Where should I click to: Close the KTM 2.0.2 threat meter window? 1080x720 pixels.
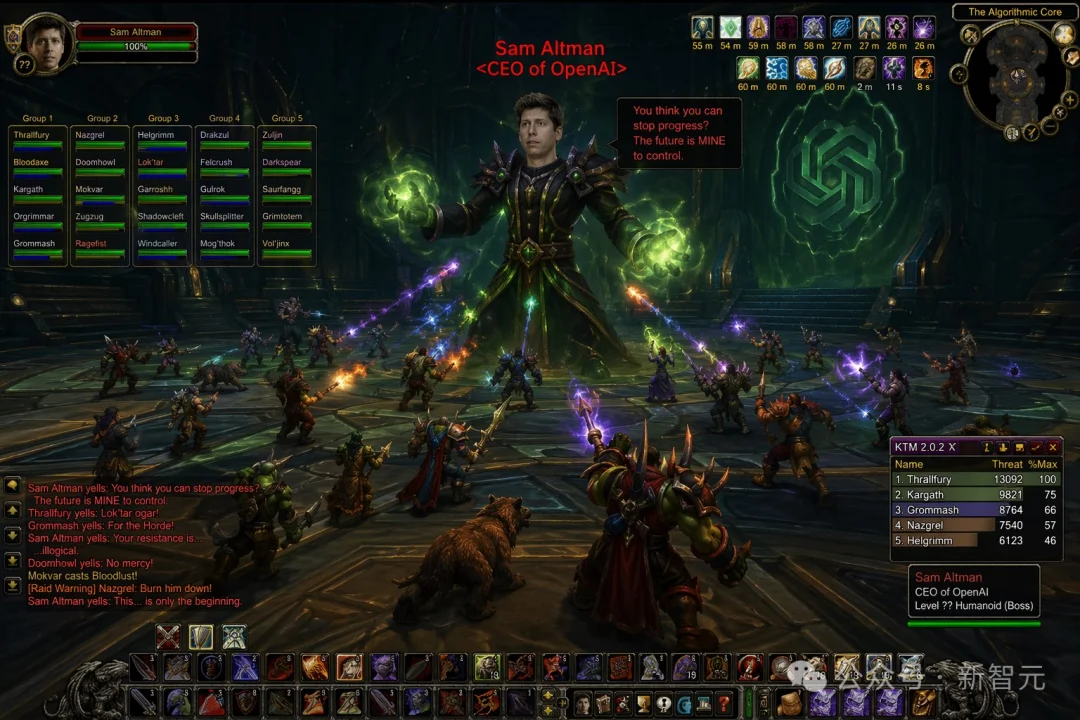tap(1053, 447)
